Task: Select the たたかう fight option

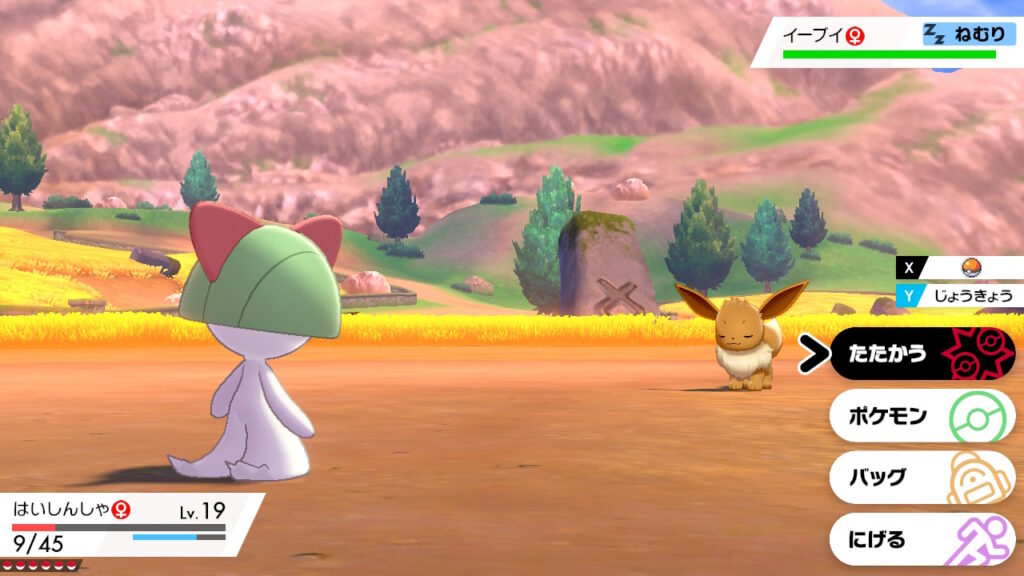Action: [920, 354]
